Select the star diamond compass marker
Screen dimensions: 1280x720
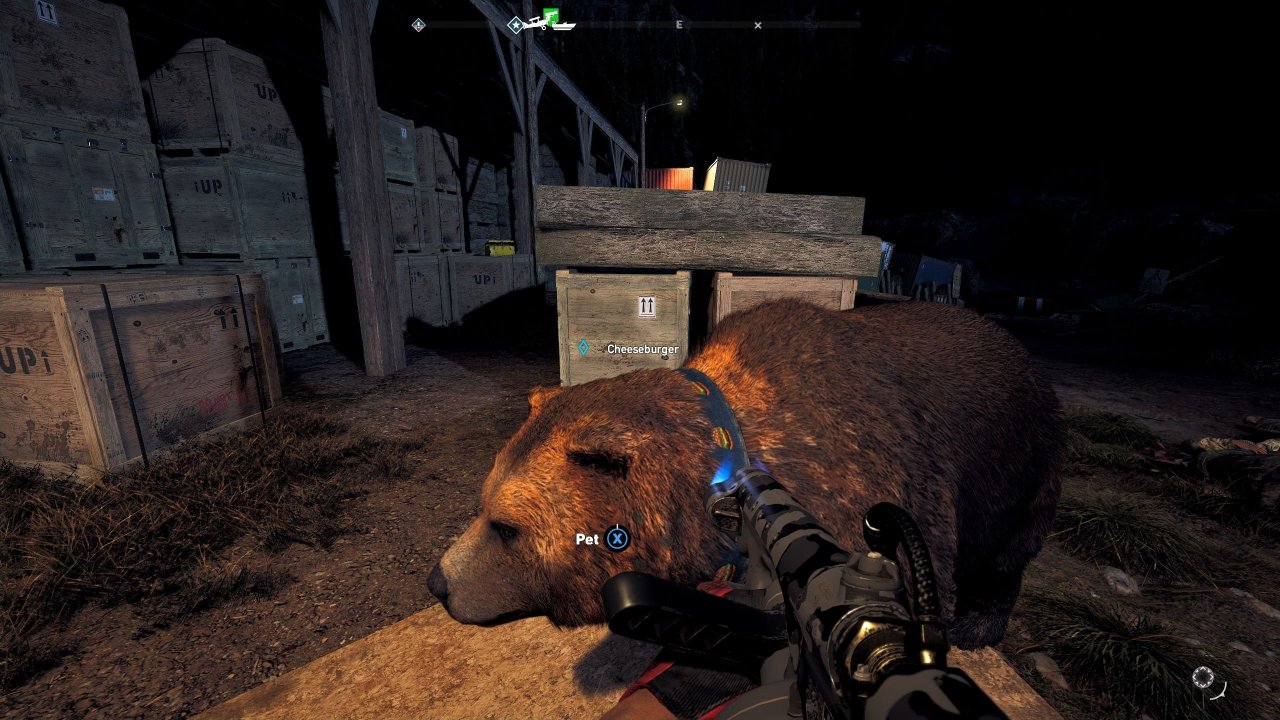click(x=515, y=25)
